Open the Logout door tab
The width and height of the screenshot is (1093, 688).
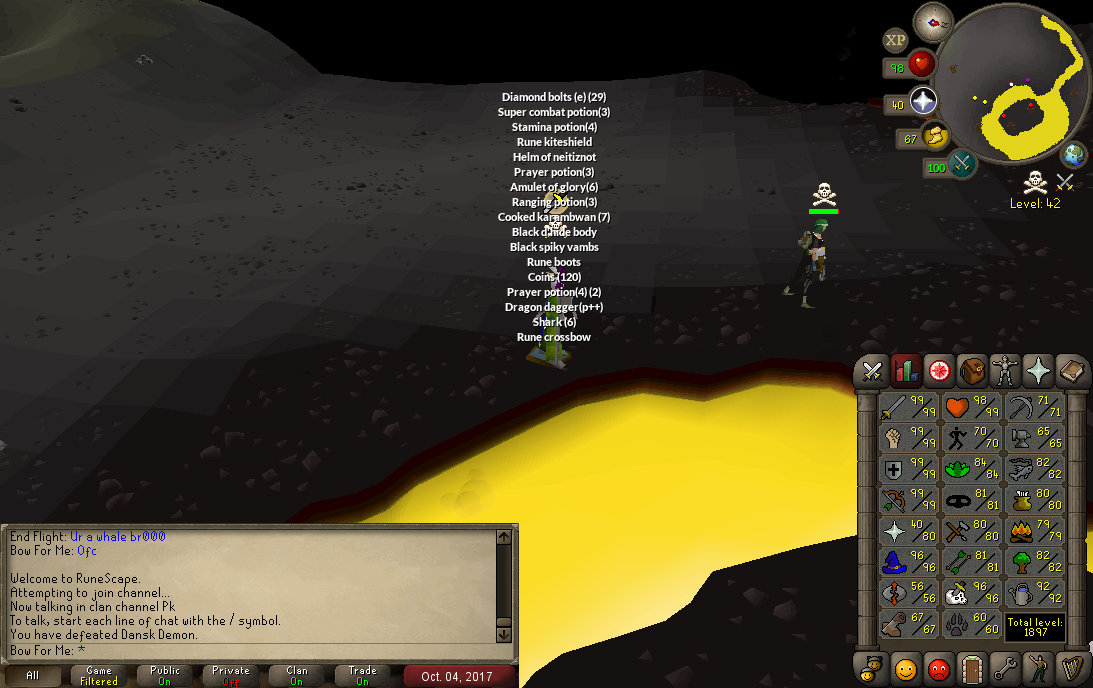coord(972,667)
